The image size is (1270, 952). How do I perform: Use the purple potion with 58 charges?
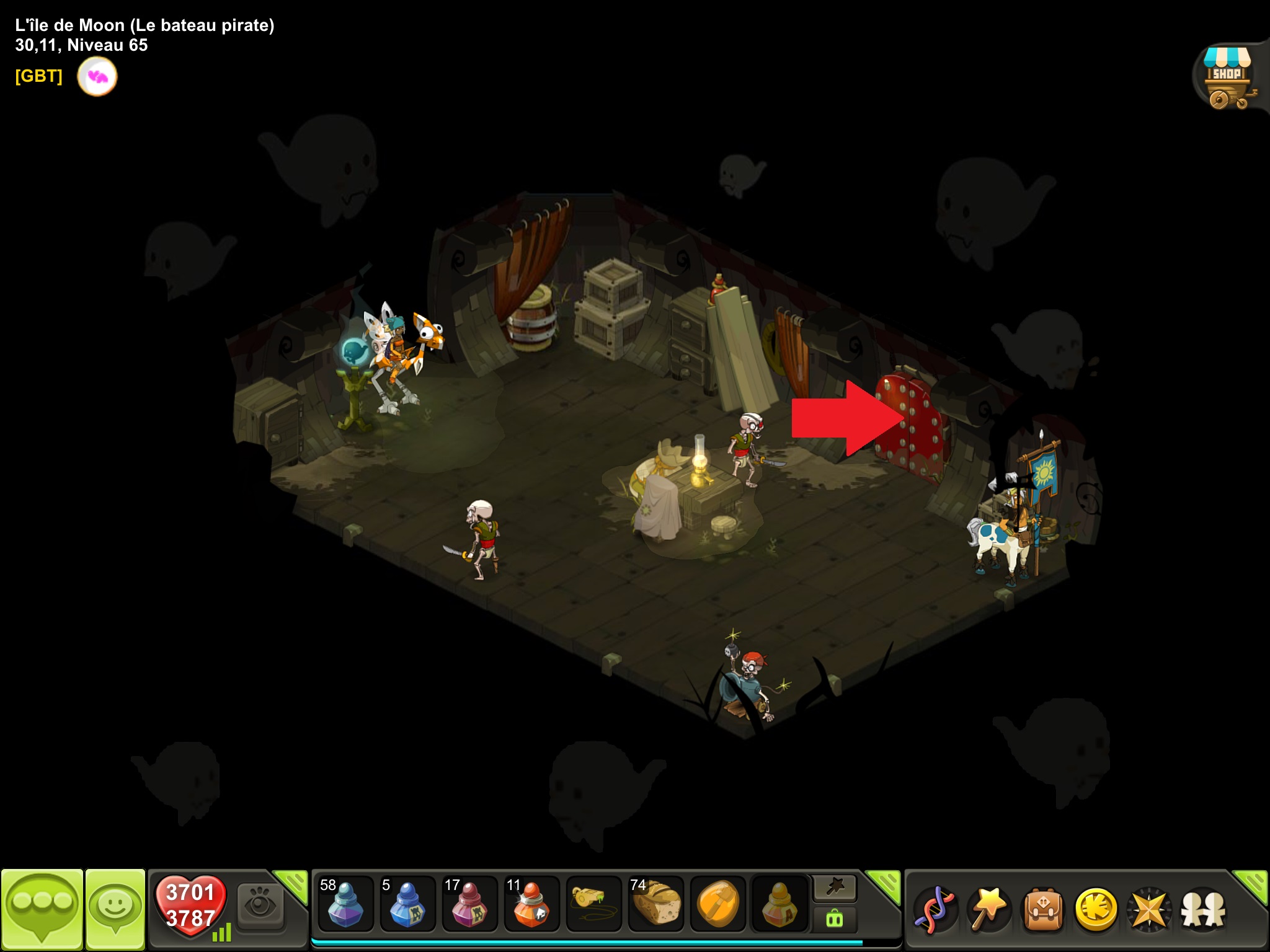point(345,904)
